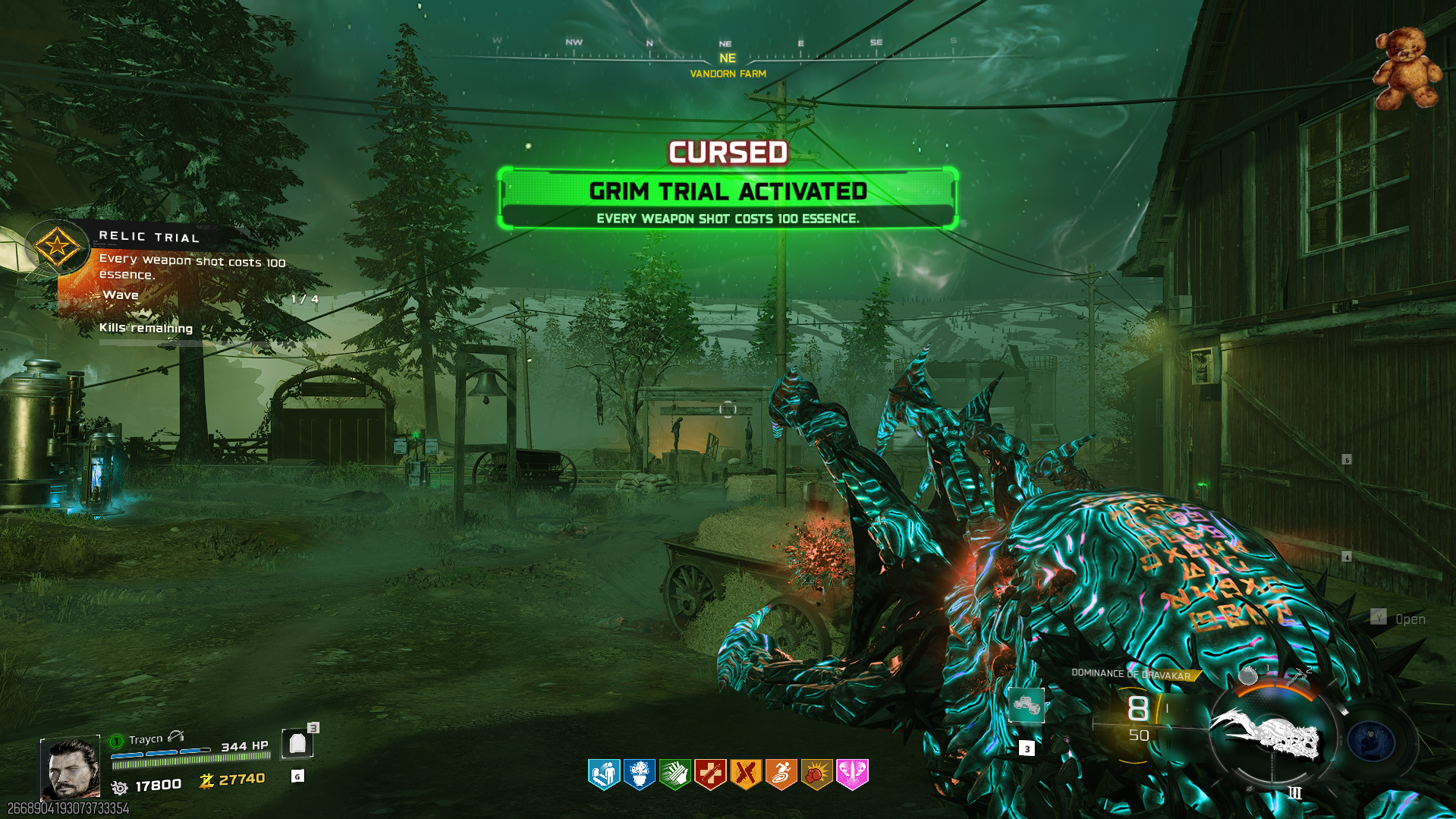The image size is (1456, 819).
Task: Click the CURSED status banner
Action: point(726,152)
